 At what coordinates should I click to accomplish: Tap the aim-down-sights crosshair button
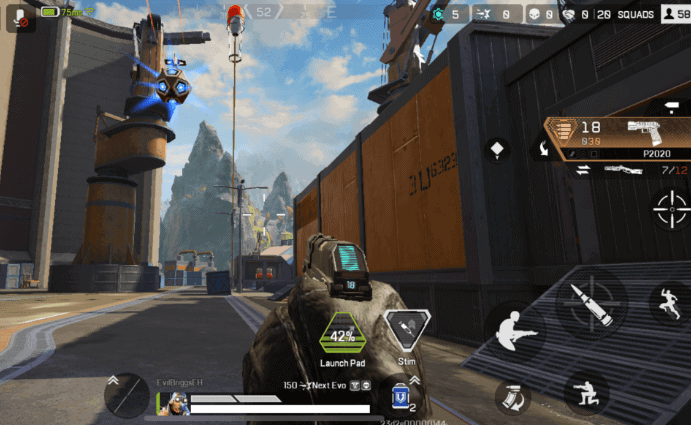coord(669,210)
